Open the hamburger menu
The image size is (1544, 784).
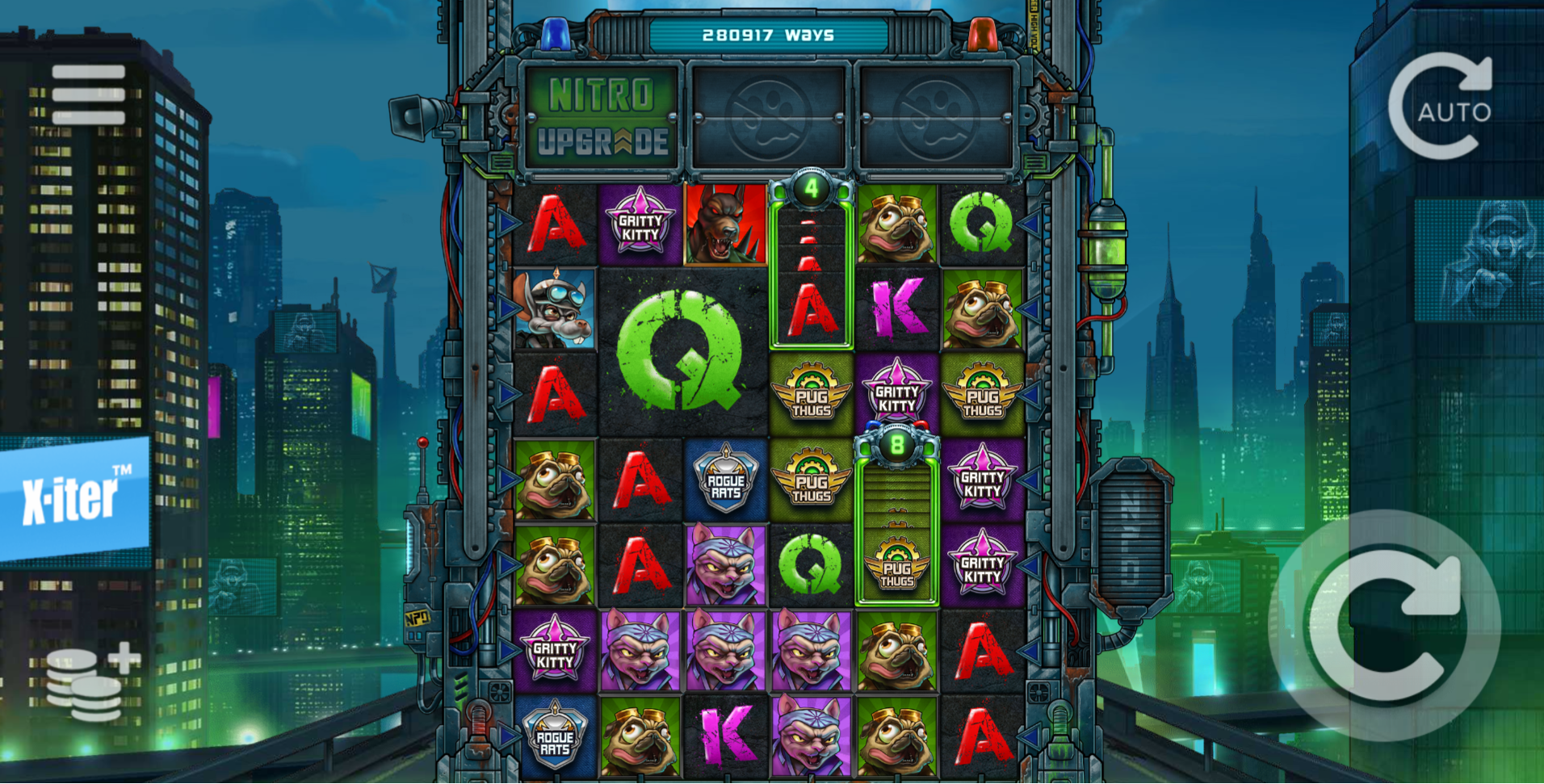tap(89, 94)
